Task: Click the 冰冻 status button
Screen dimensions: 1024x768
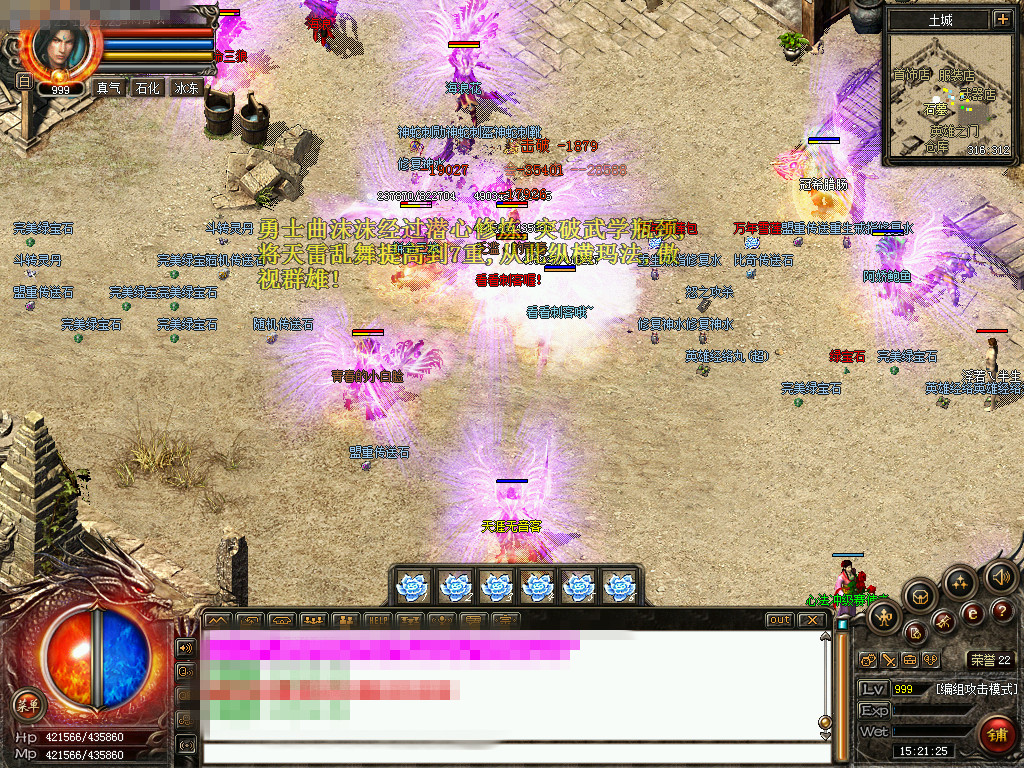Action: [x=187, y=88]
